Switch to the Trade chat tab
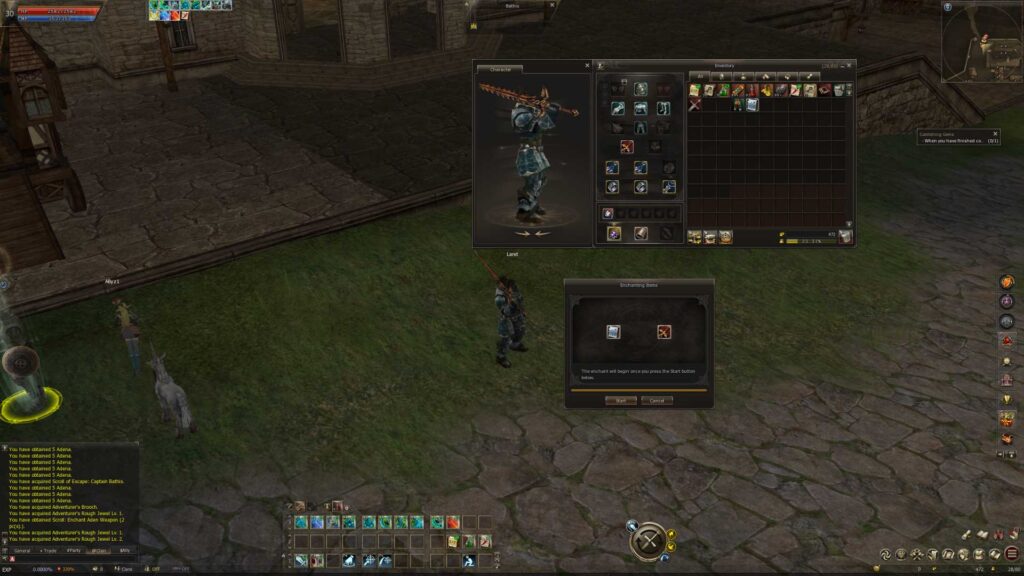Viewport: 1024px width, 576px height. pos(48,550)
